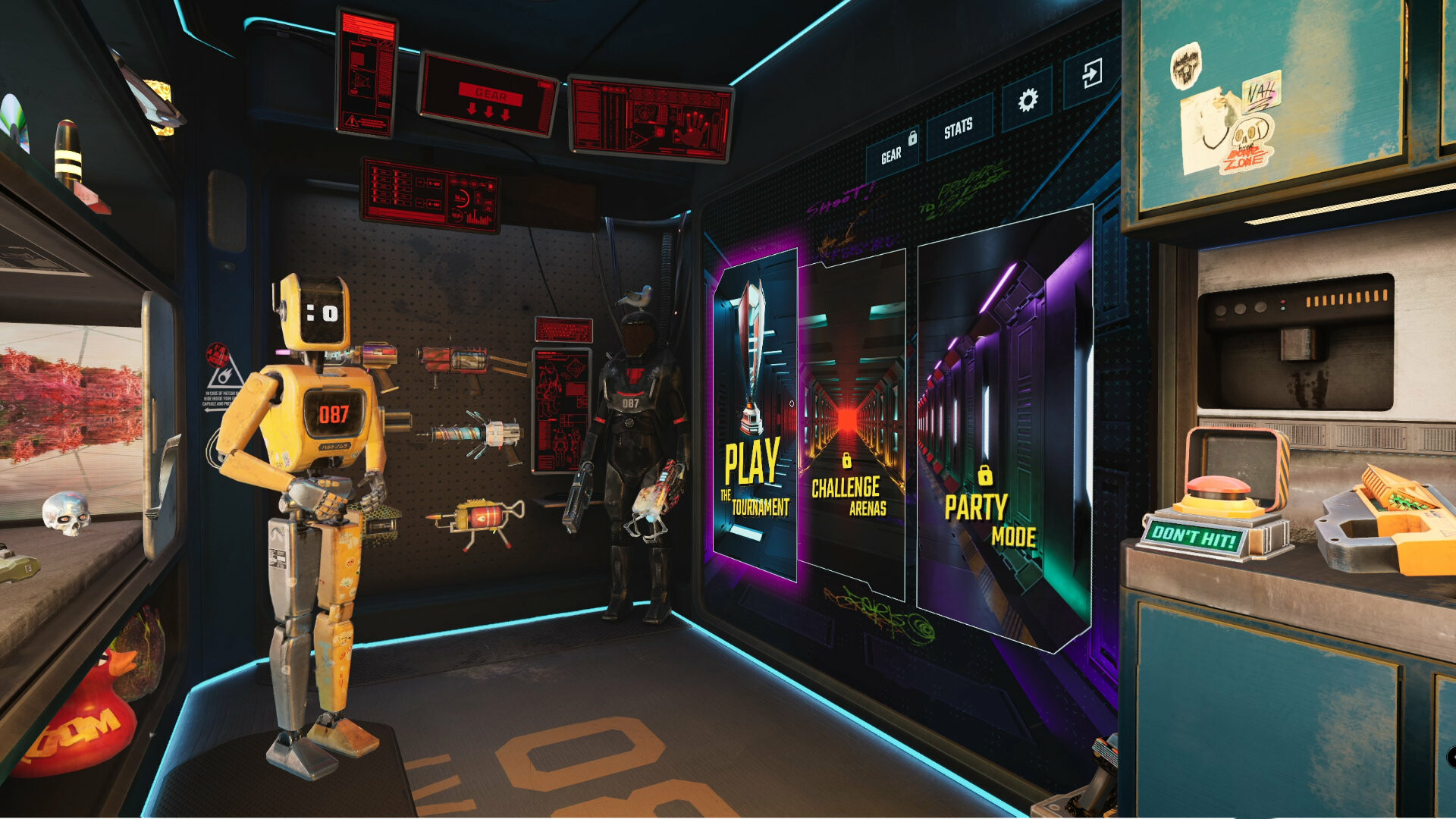Click the lock icon above Challenge Arenas
This screenshot has width=1456, height=819.
point(848,460)
